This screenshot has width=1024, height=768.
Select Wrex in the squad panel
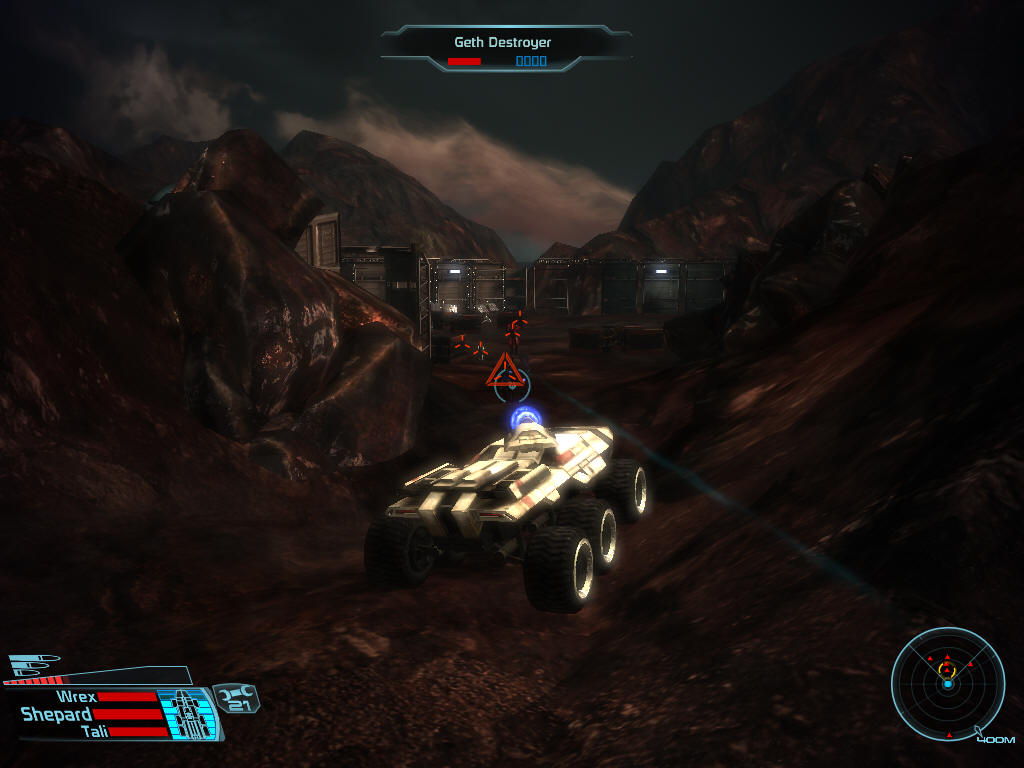tap(76, 697)
